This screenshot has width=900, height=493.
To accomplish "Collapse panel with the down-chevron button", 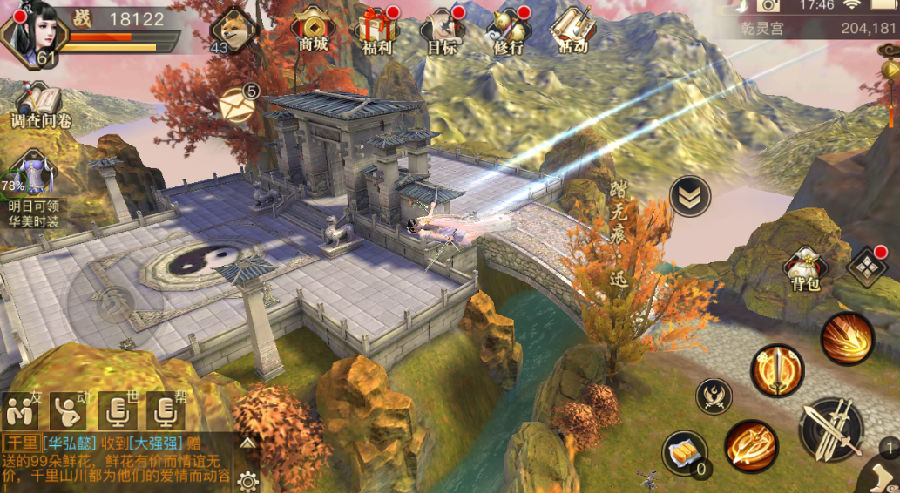I will pos(689,196).
